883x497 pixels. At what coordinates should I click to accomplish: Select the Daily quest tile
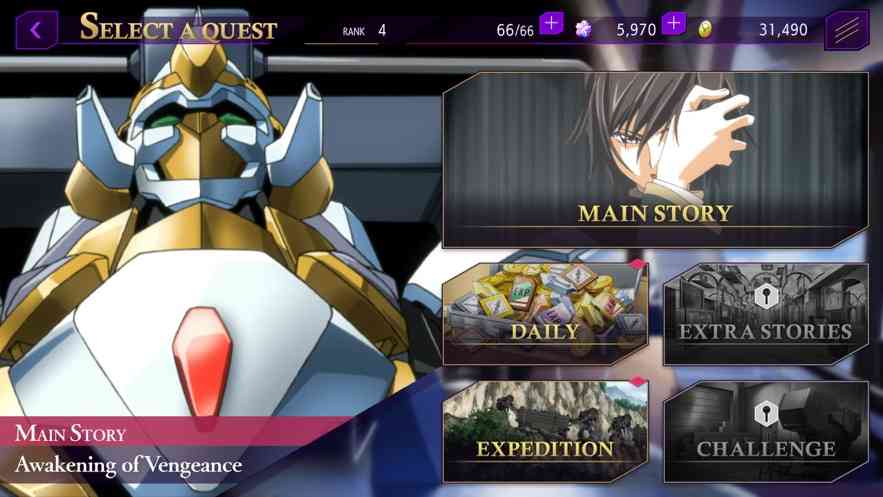(x=545, y=314)
